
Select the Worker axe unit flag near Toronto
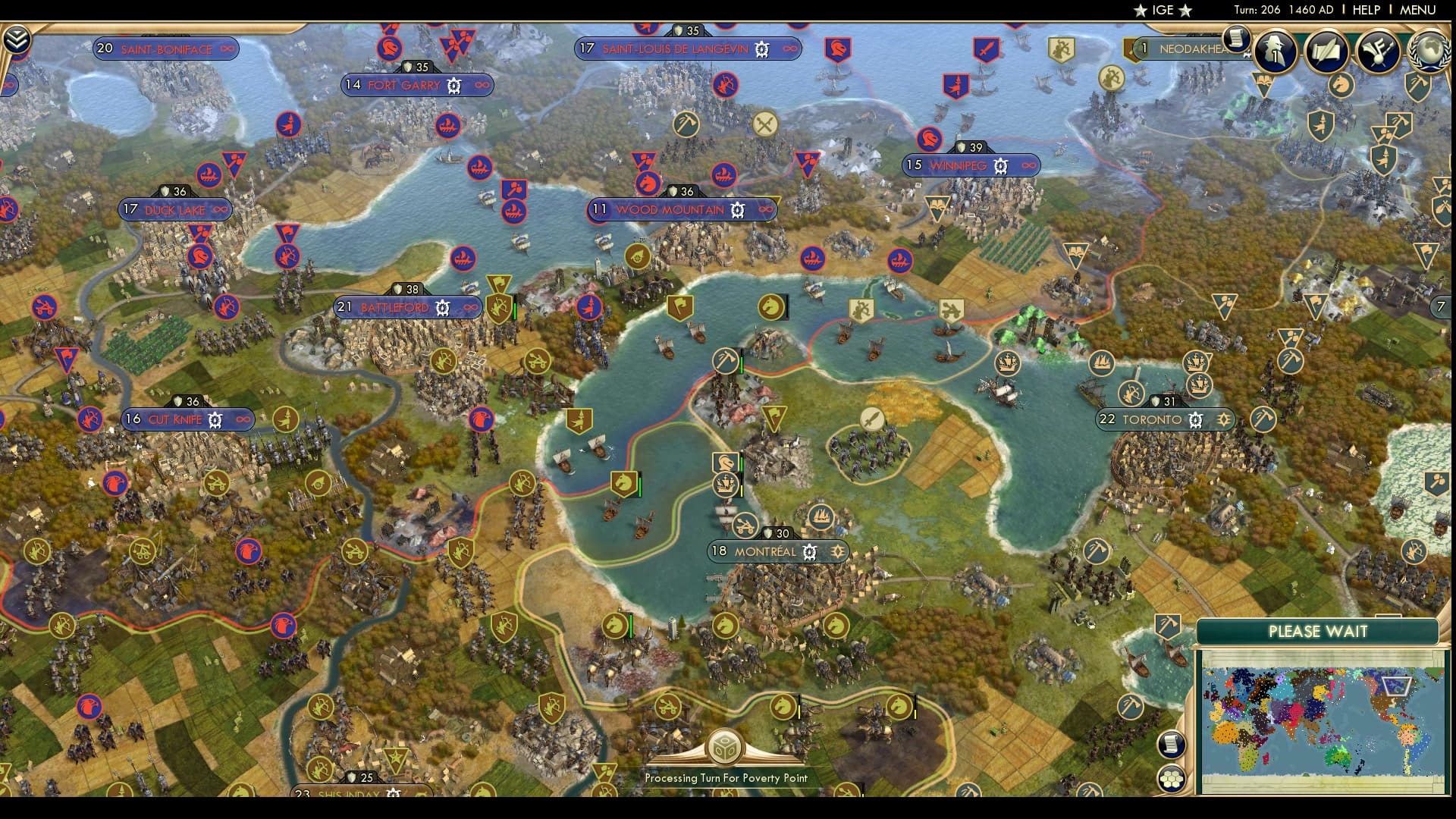[x=1263, y=419]
